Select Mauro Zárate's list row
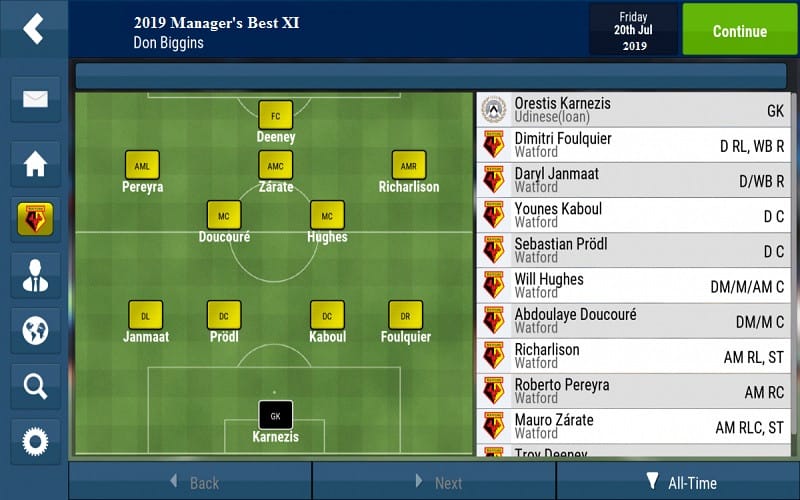 coord(636,427)
